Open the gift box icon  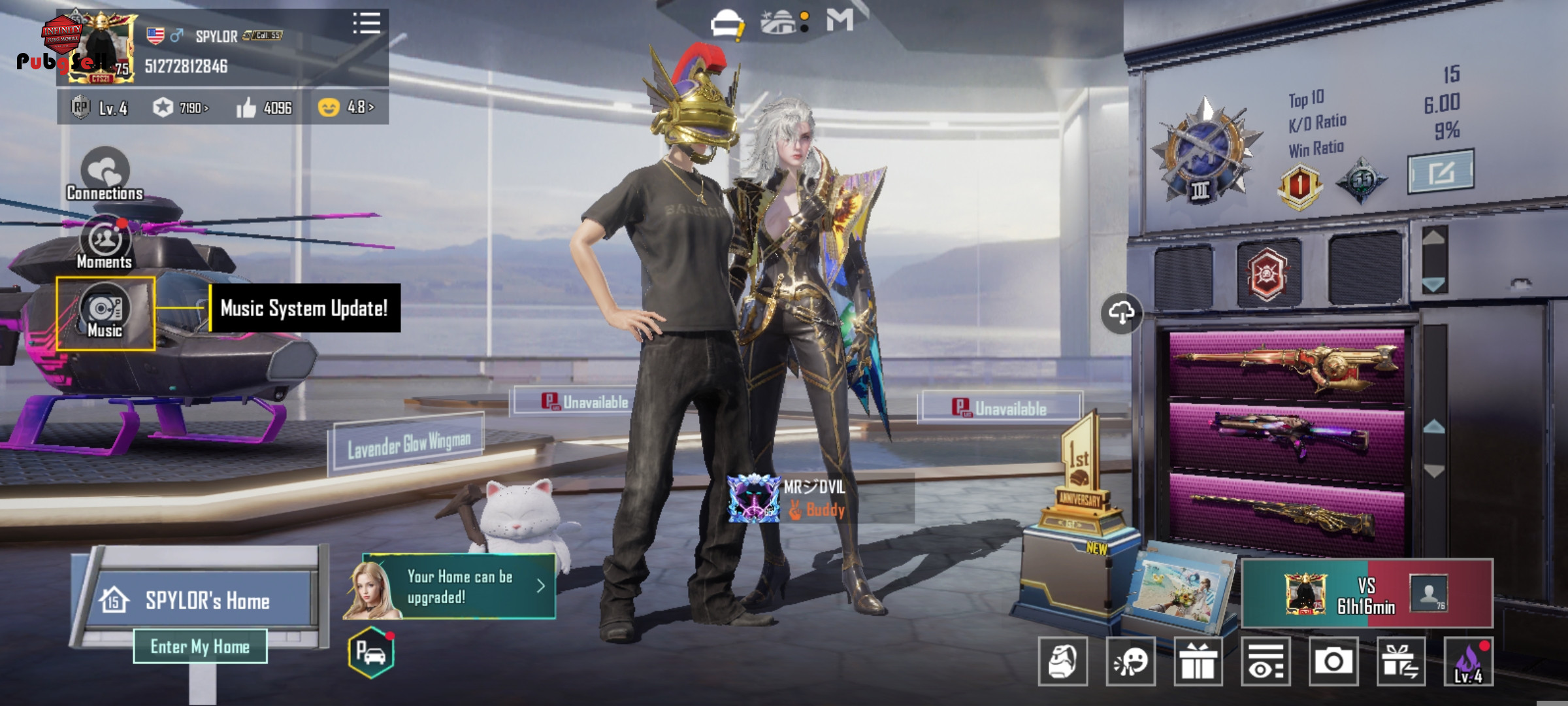(1198, 662)
